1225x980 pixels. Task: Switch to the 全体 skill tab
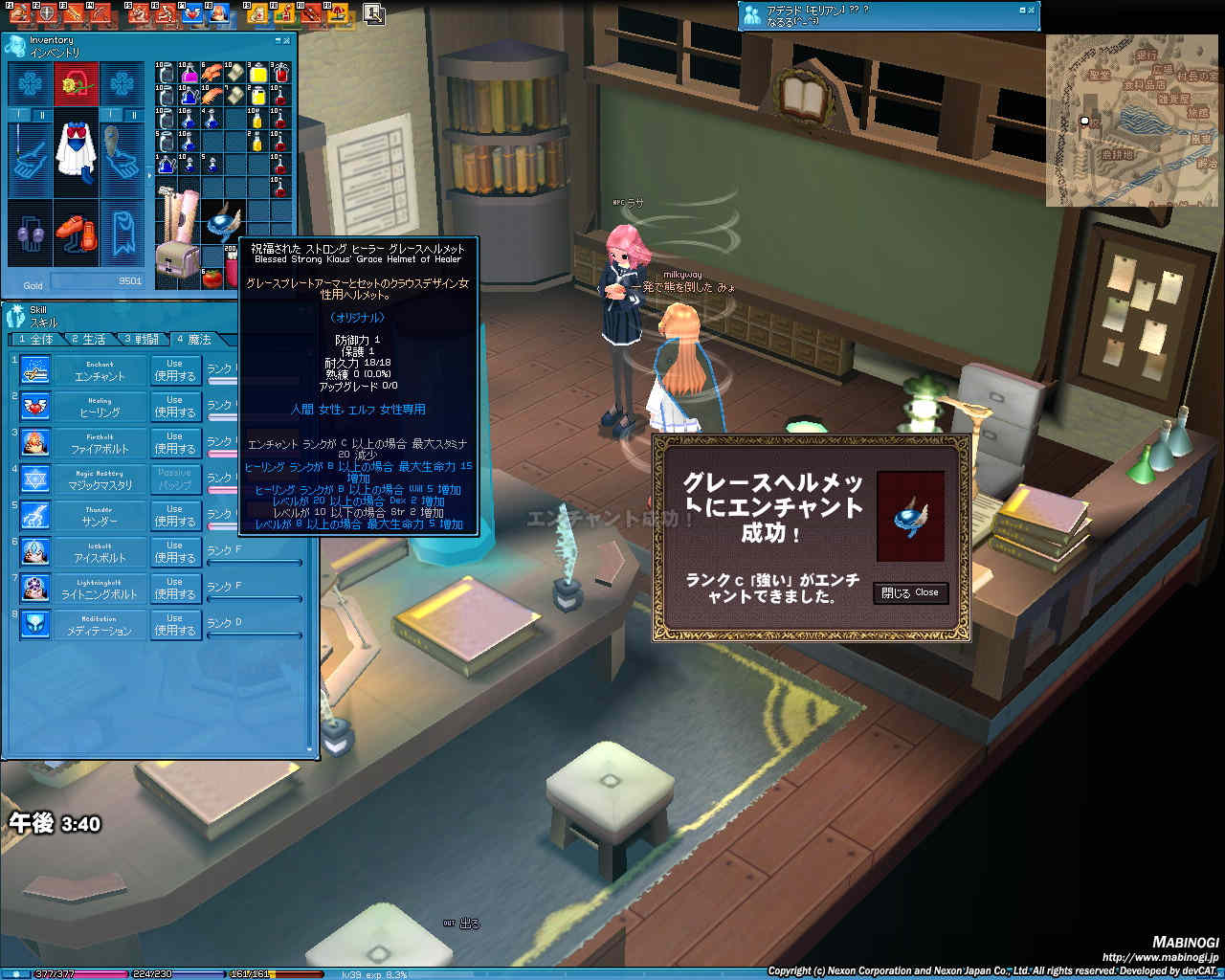point(36,340)
